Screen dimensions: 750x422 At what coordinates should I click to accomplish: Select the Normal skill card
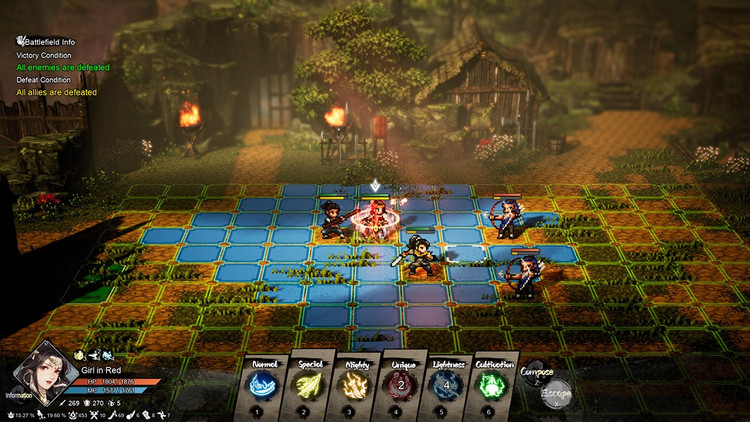[x=265, y=385]
